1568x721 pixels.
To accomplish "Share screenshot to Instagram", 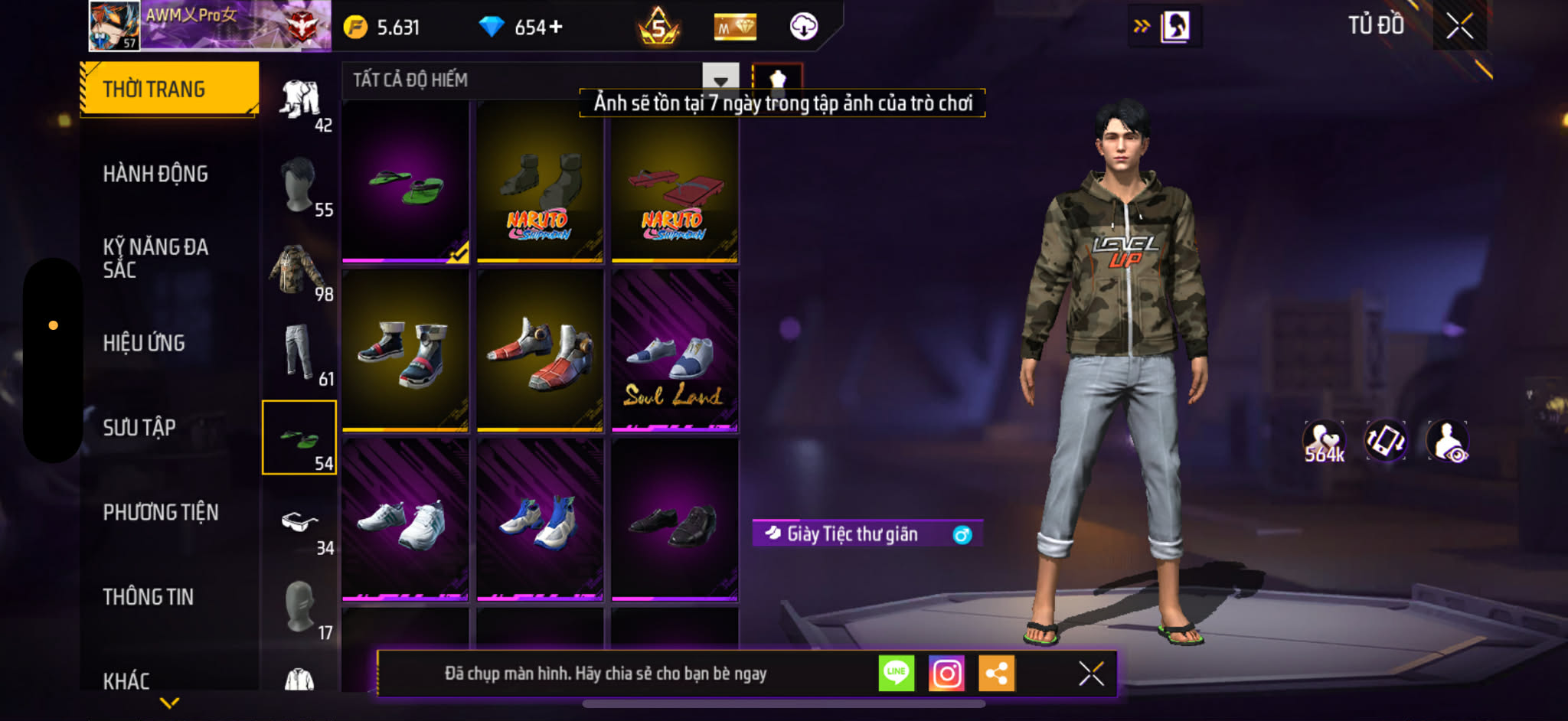I will (x=946, y=674).
